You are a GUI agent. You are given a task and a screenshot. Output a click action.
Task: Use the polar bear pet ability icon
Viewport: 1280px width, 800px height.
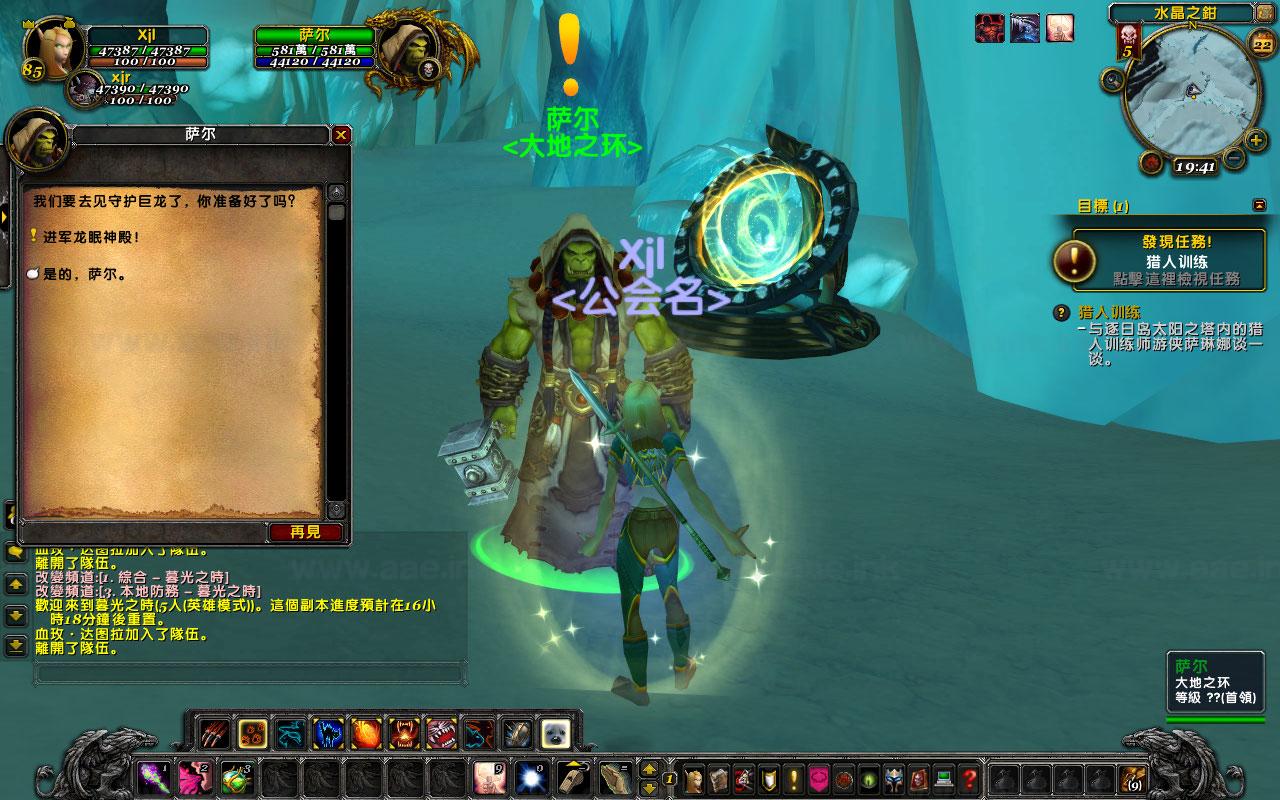[555, 734]
